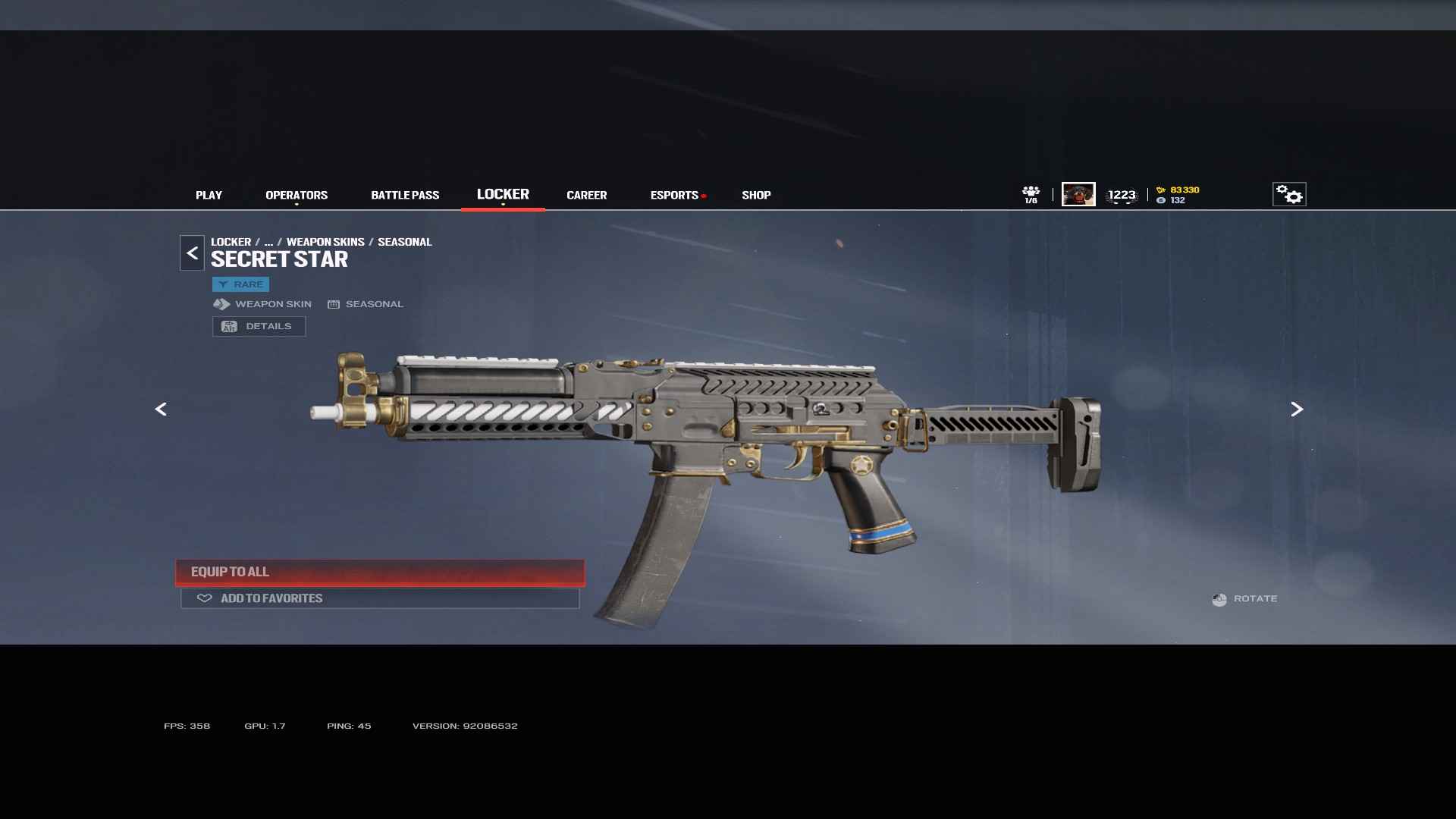Open the squad members icon
1456x819 pixels.
click(x=1031, y=194)
